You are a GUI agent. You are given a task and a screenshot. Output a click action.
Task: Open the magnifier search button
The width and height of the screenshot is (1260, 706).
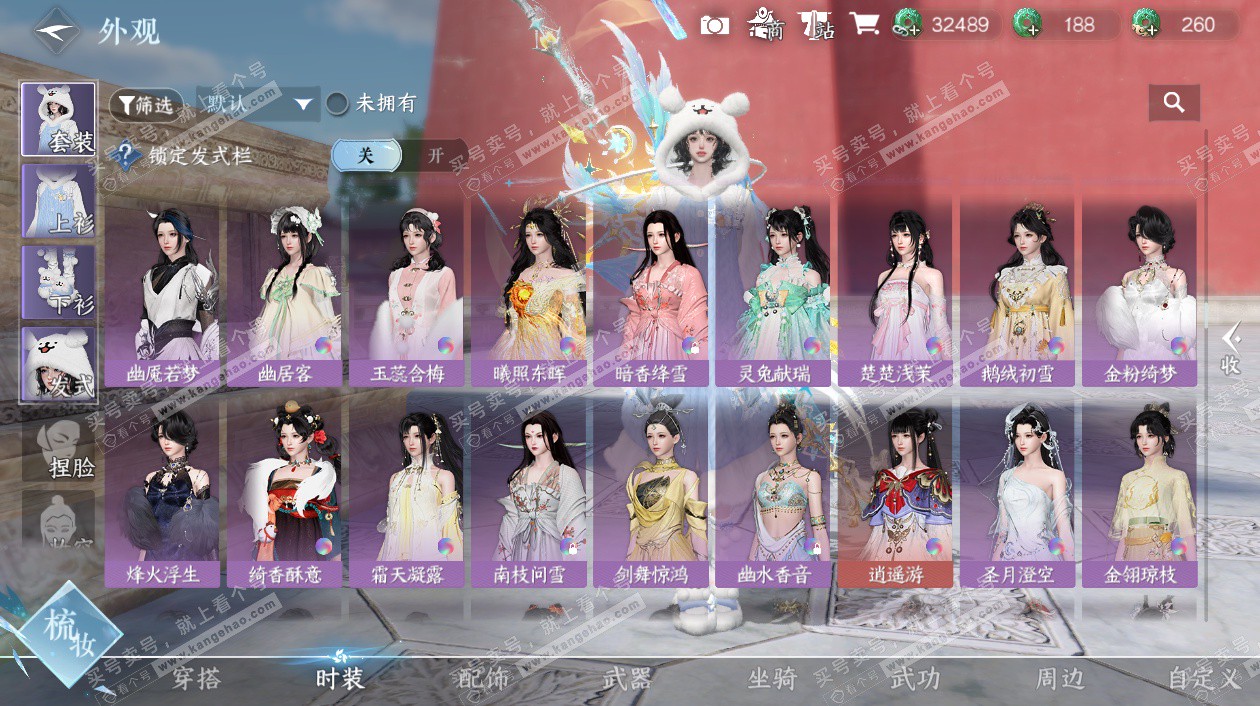point(1174,102)
